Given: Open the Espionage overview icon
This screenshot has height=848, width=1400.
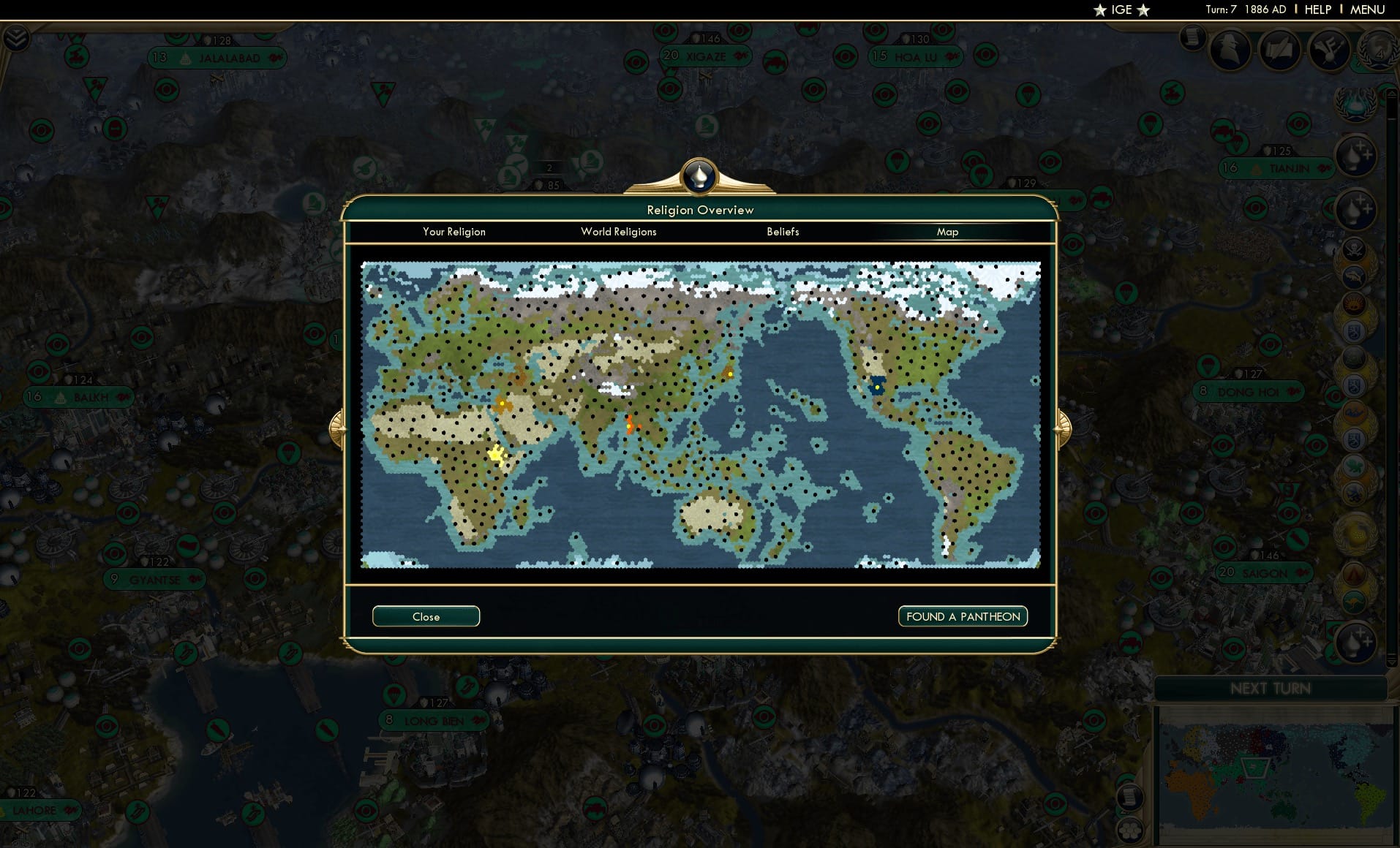Looking at the screenshot, I should click(x=1230, y=50).
